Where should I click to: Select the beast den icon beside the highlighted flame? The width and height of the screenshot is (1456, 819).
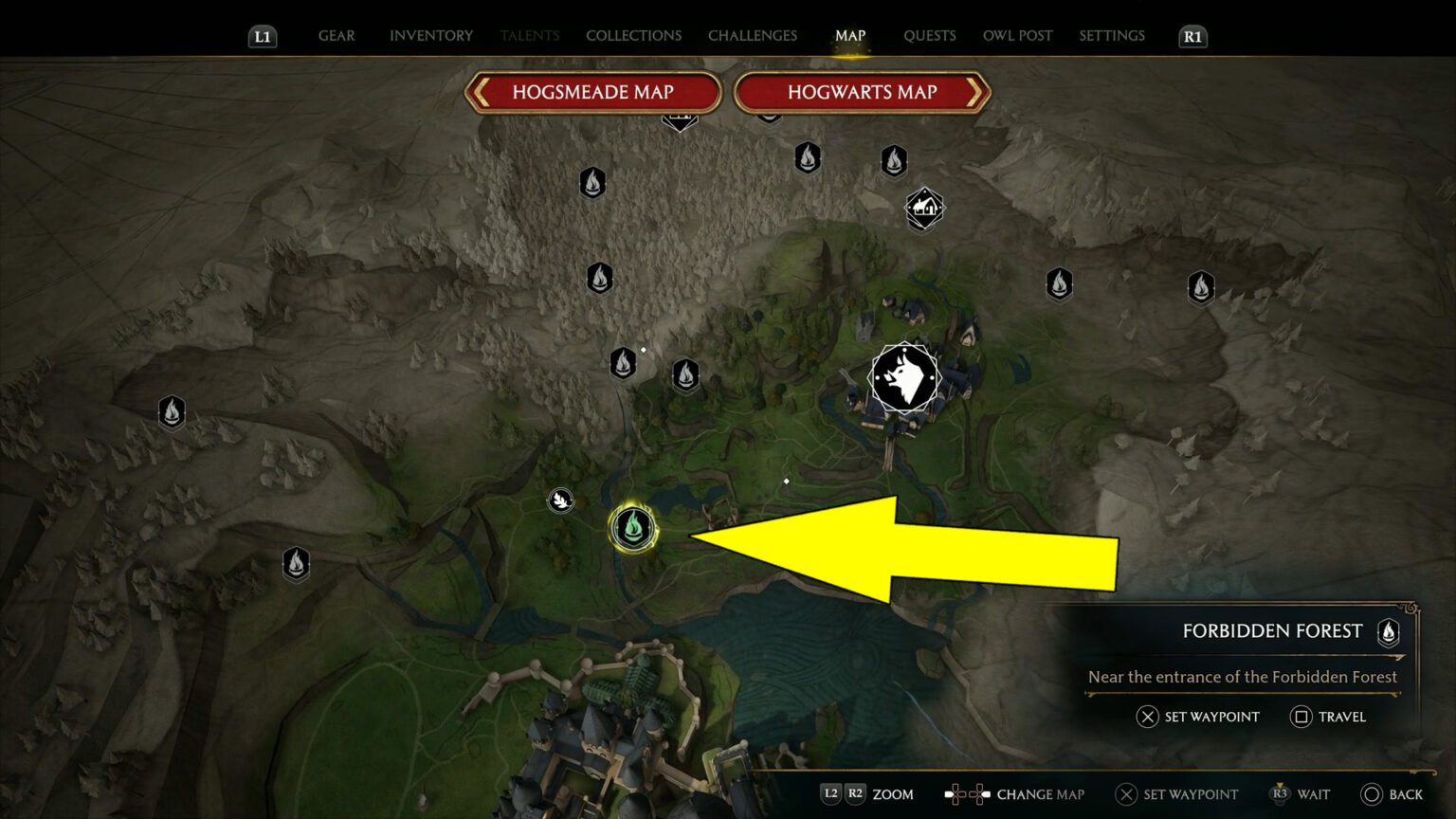click(x=560, y=500)
